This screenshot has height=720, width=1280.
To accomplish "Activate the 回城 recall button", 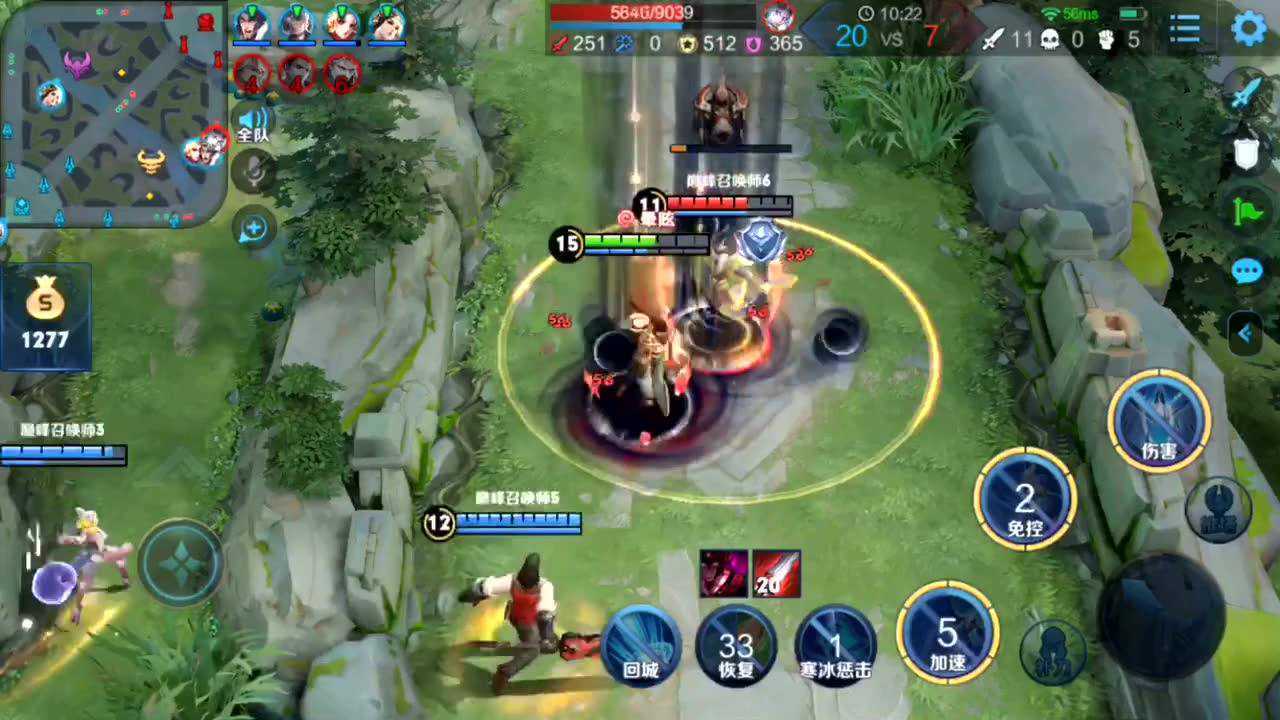I will pos(641,645).
